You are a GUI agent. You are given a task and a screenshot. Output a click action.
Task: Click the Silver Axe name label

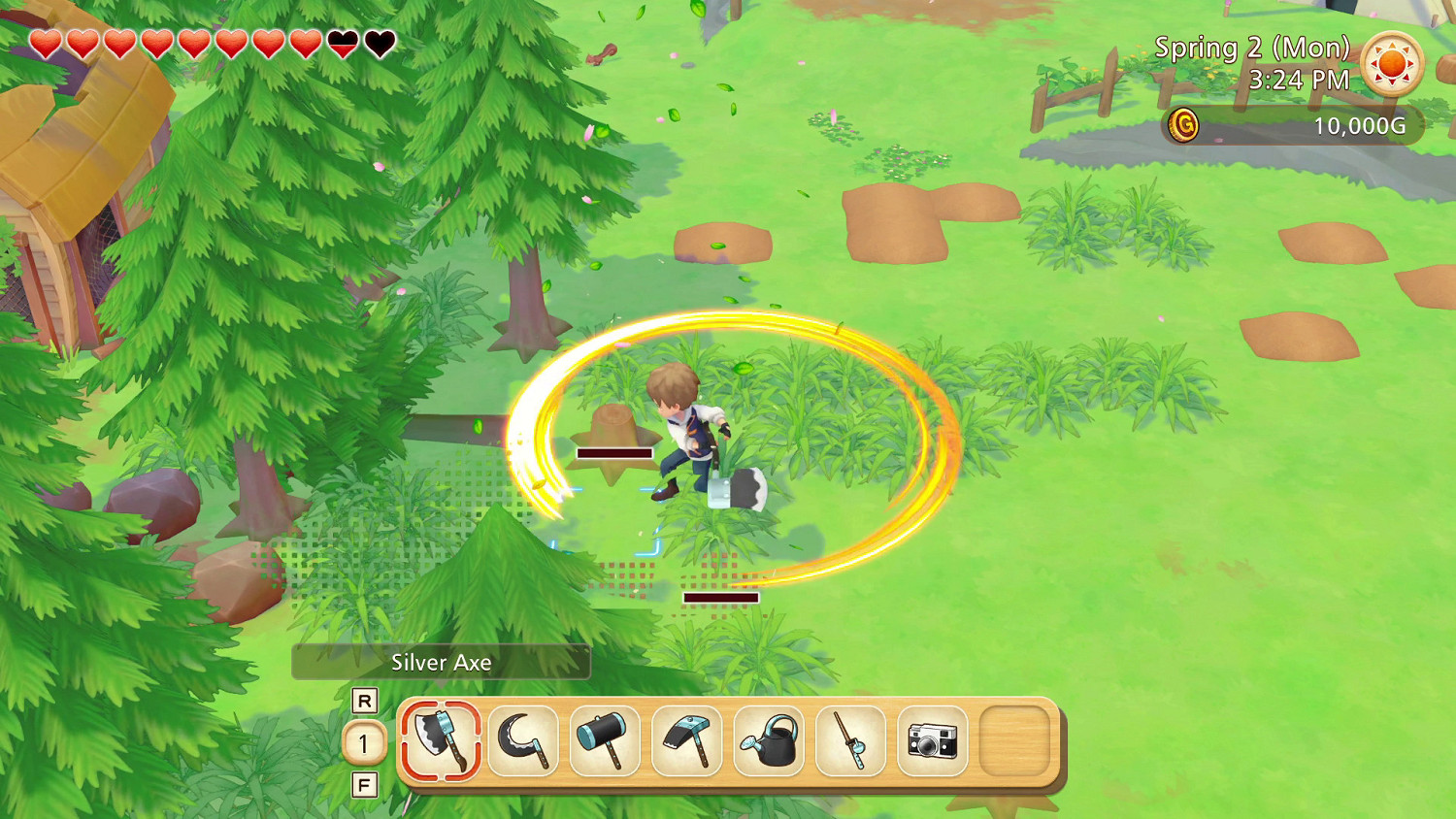tap(442, 663)
